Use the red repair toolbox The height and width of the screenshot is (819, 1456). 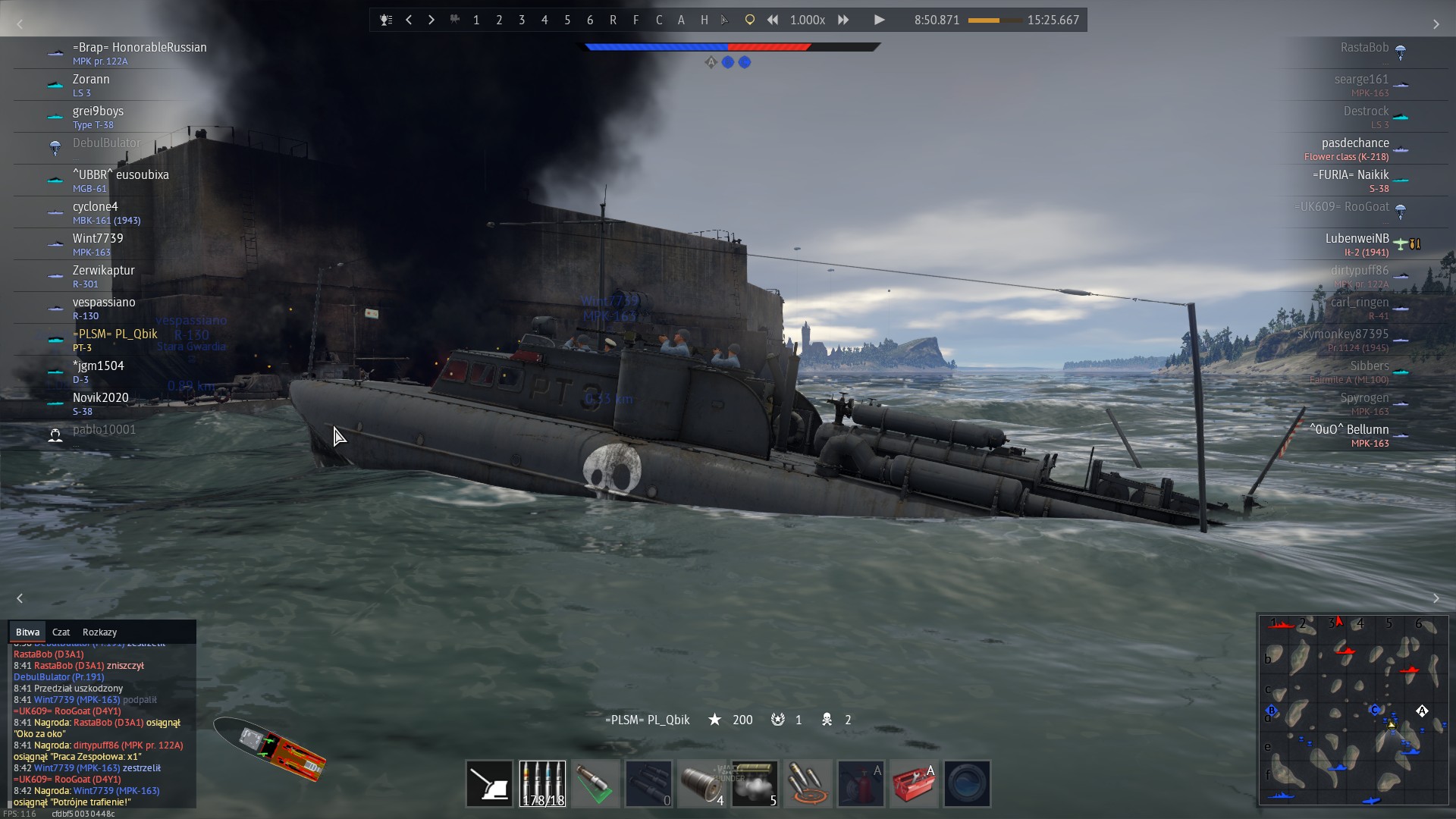coord(914,783)
